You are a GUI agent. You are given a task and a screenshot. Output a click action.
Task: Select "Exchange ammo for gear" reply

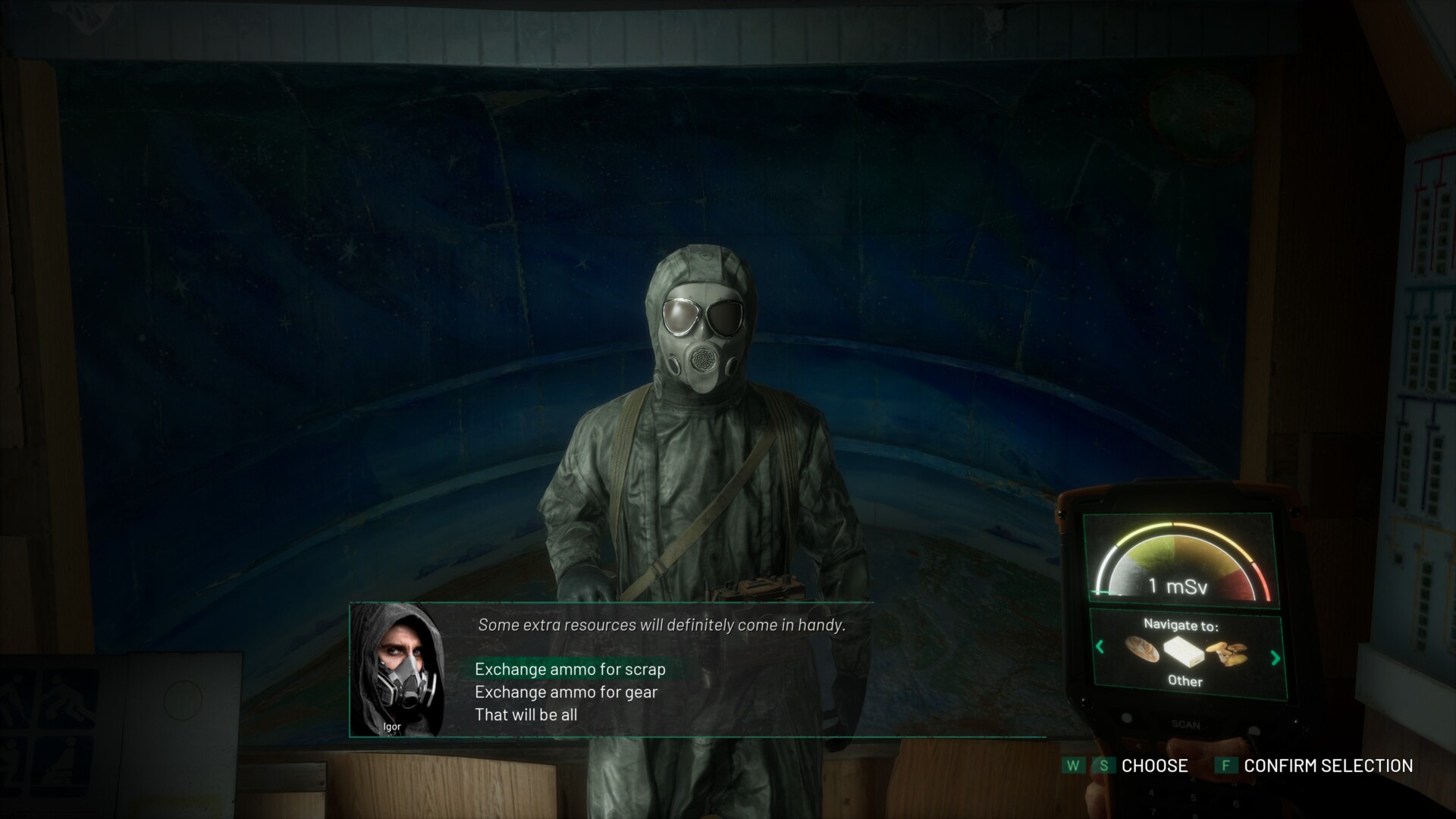[566, 692]
